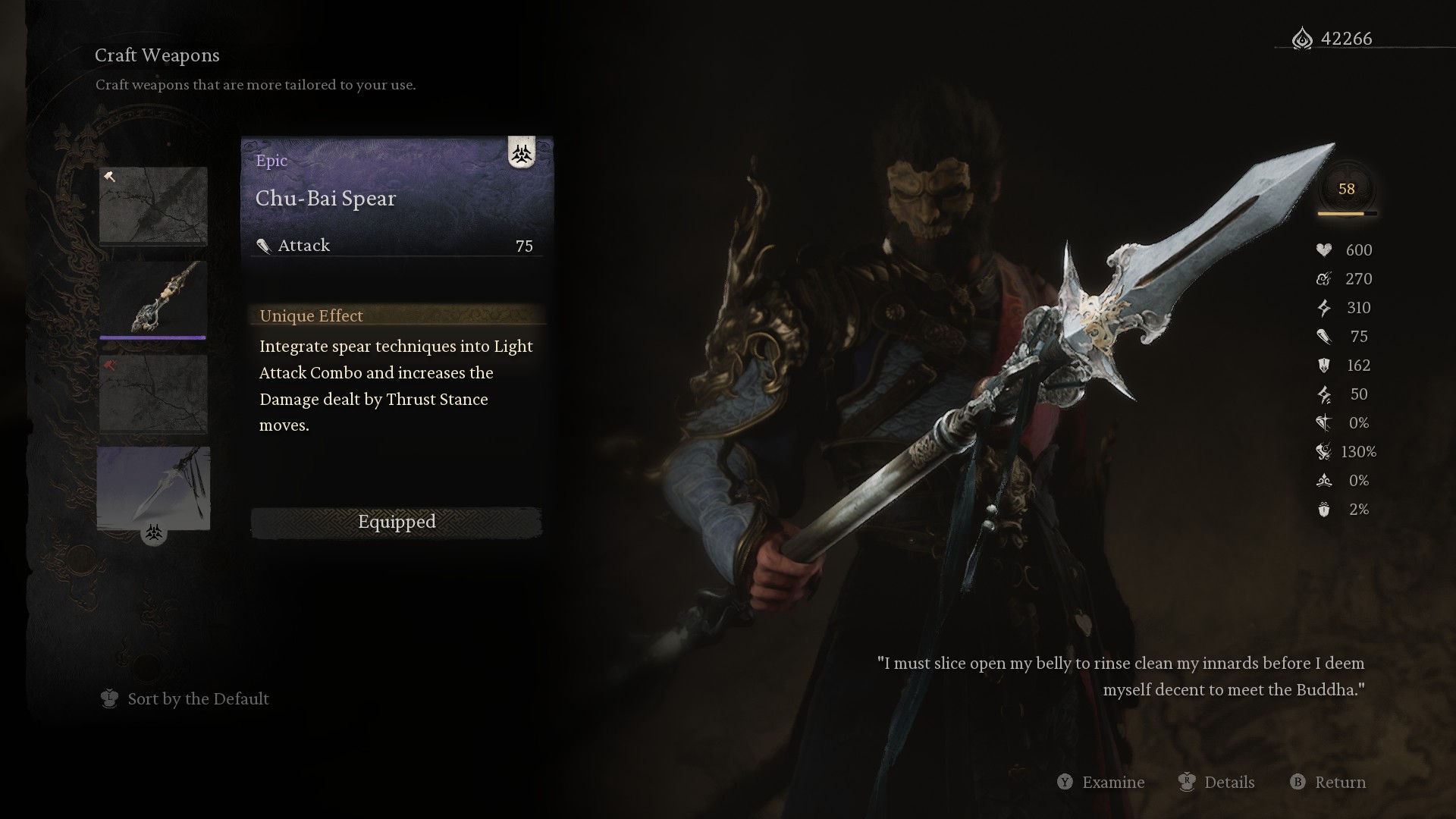Select the Chu-Bai Spear name header
Screen dimensions: 1456x819
tap(326, 199)
